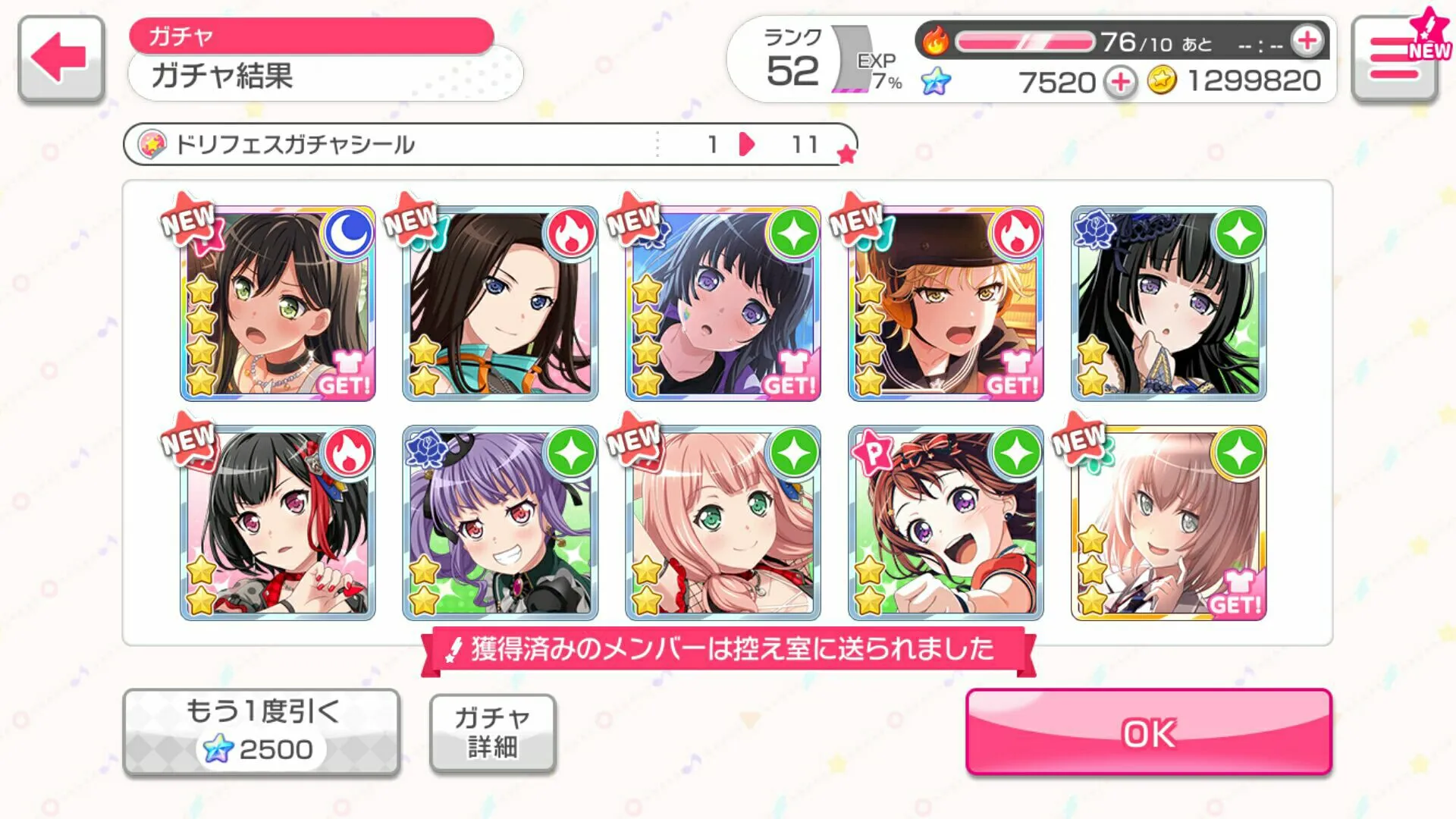Select the blue-eyed long dark-haired girl card
This screenshot has height=819, width=1456.
click(500, 303)
